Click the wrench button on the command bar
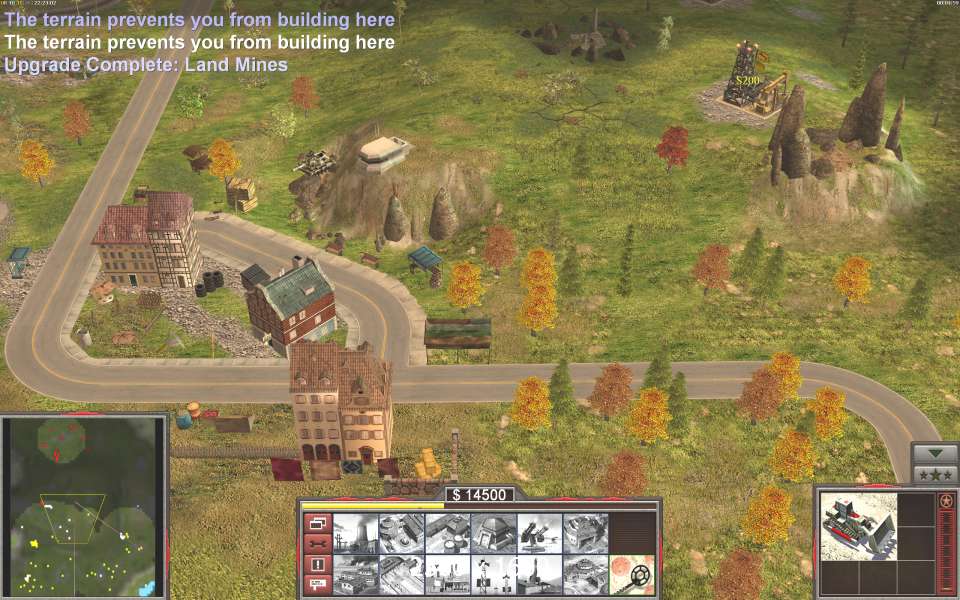This screenshot has height=600, width=960. coord(316,543)
